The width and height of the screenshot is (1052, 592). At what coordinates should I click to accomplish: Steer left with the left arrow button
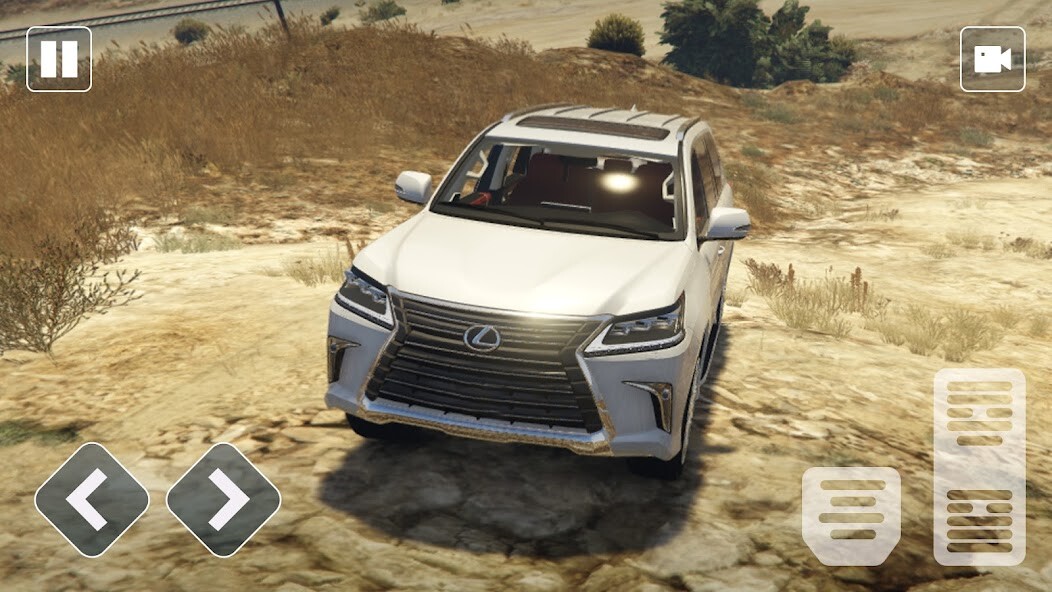(92, 499)
